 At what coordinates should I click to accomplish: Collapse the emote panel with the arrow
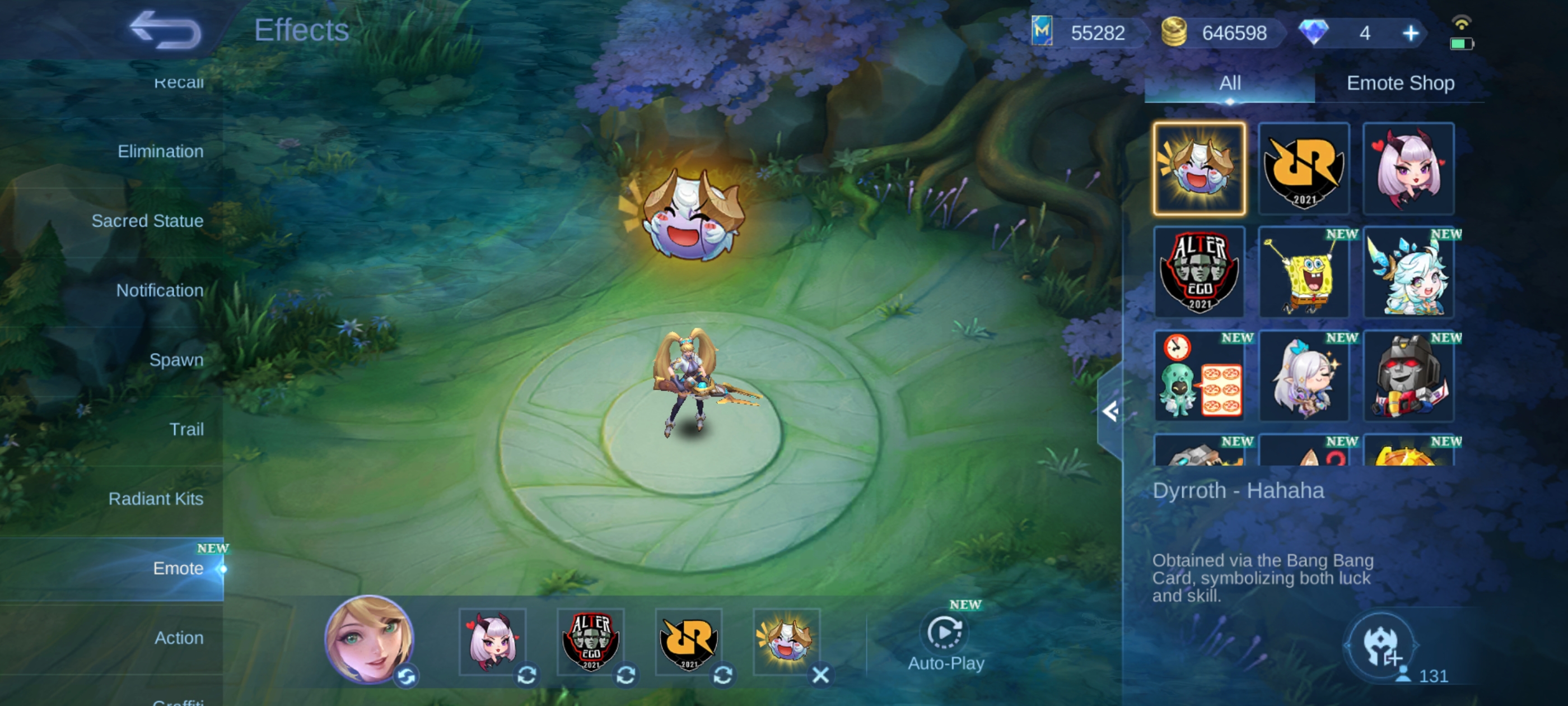click(1110, 412)
